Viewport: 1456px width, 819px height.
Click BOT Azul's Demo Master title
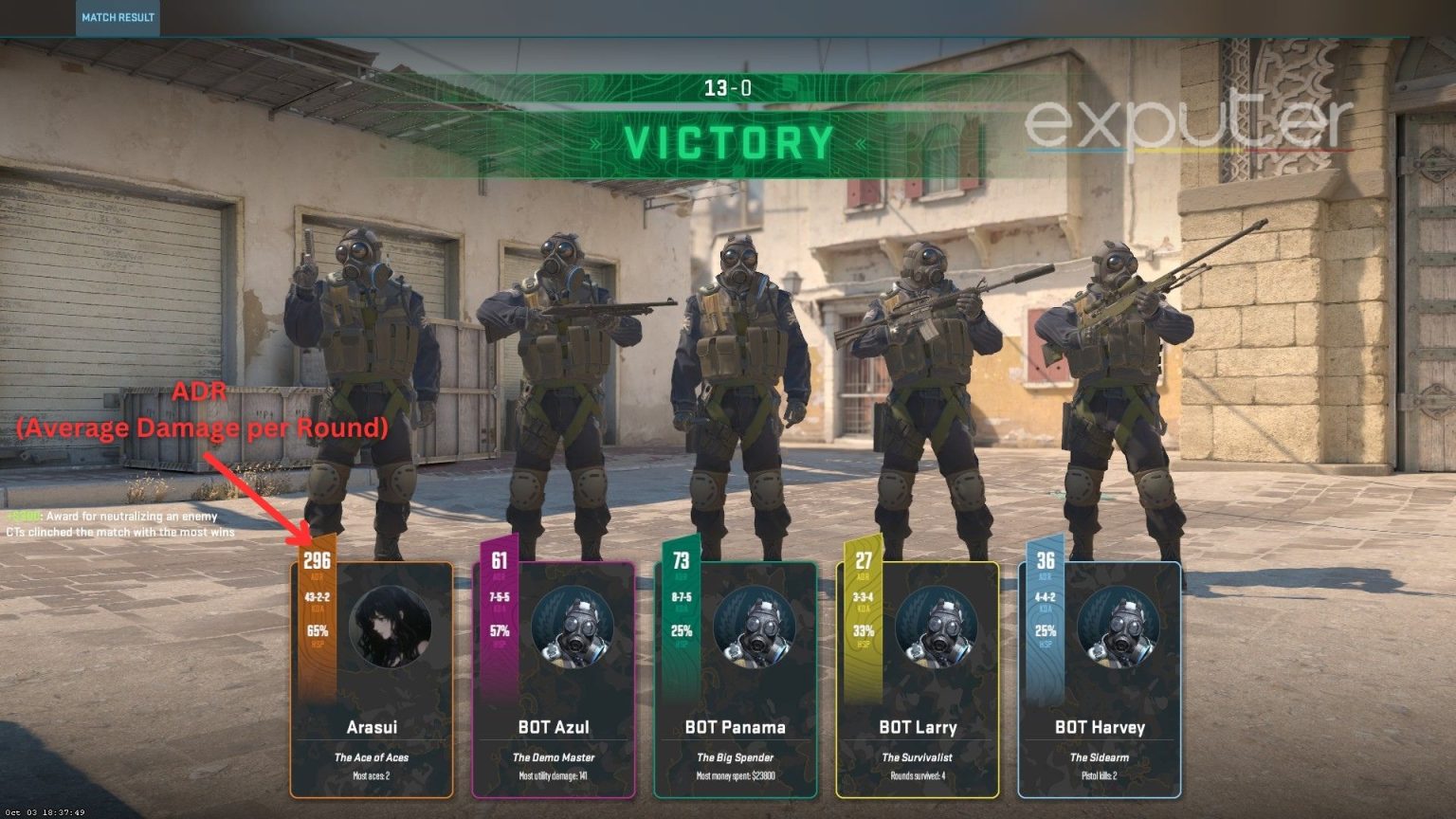[x=555, y=757]
